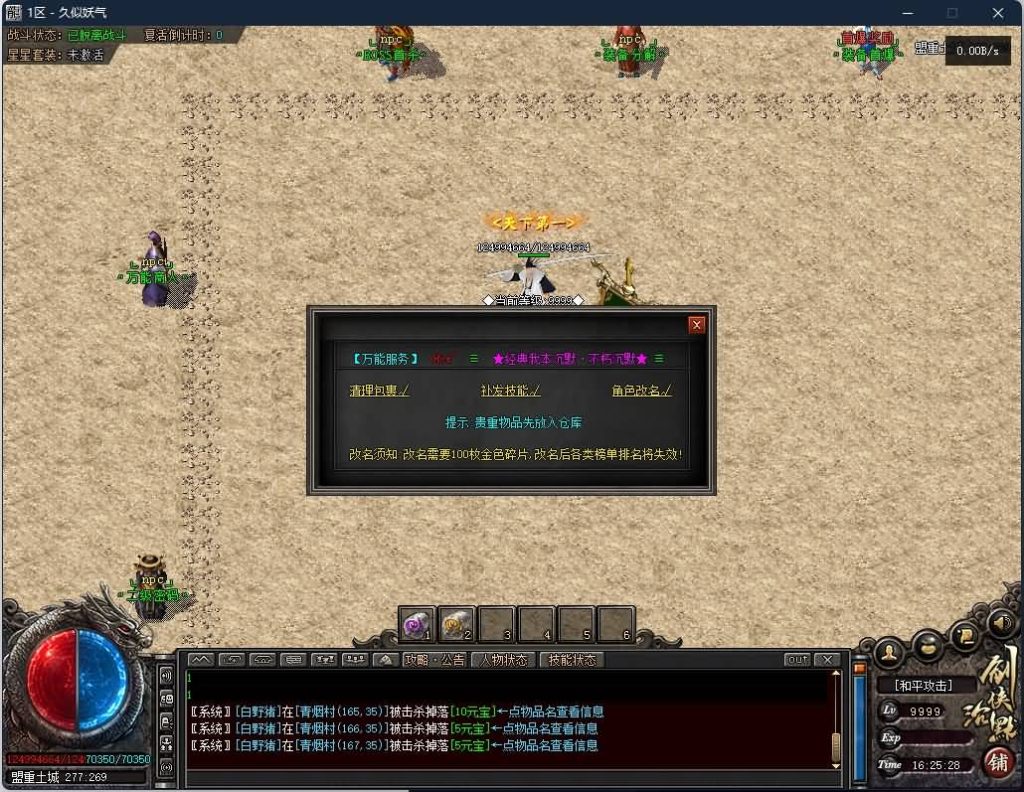This screenshot has height=792, width=1024.
Task: Toggle sound with the speaker icon
Action: [x=1003, y=622]
